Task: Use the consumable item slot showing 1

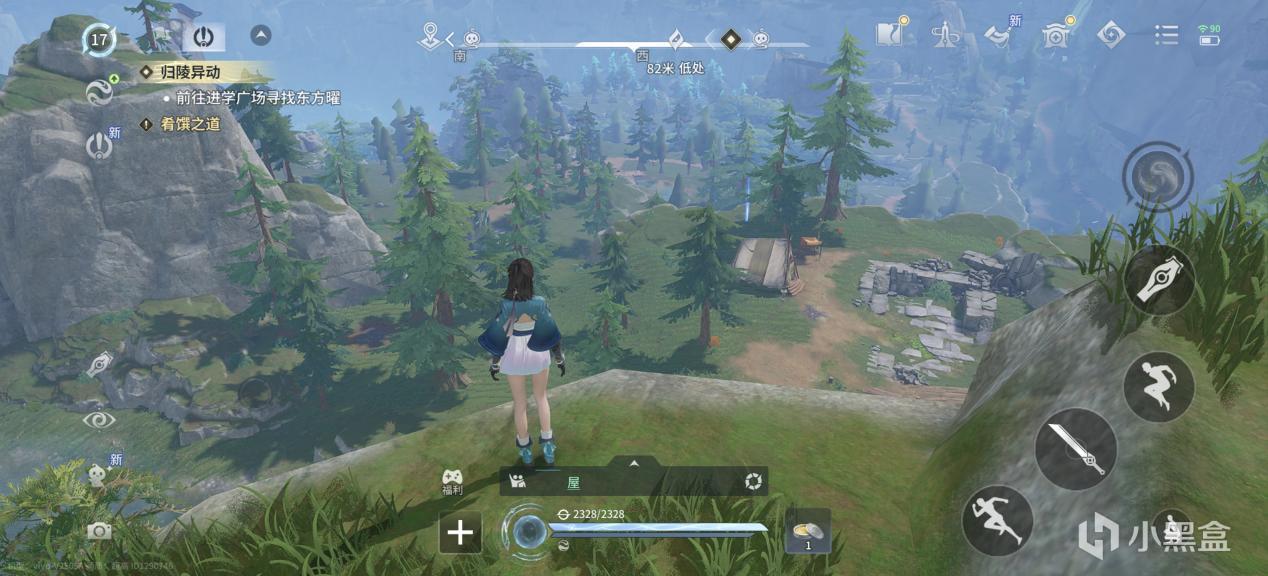Action: 807,530
